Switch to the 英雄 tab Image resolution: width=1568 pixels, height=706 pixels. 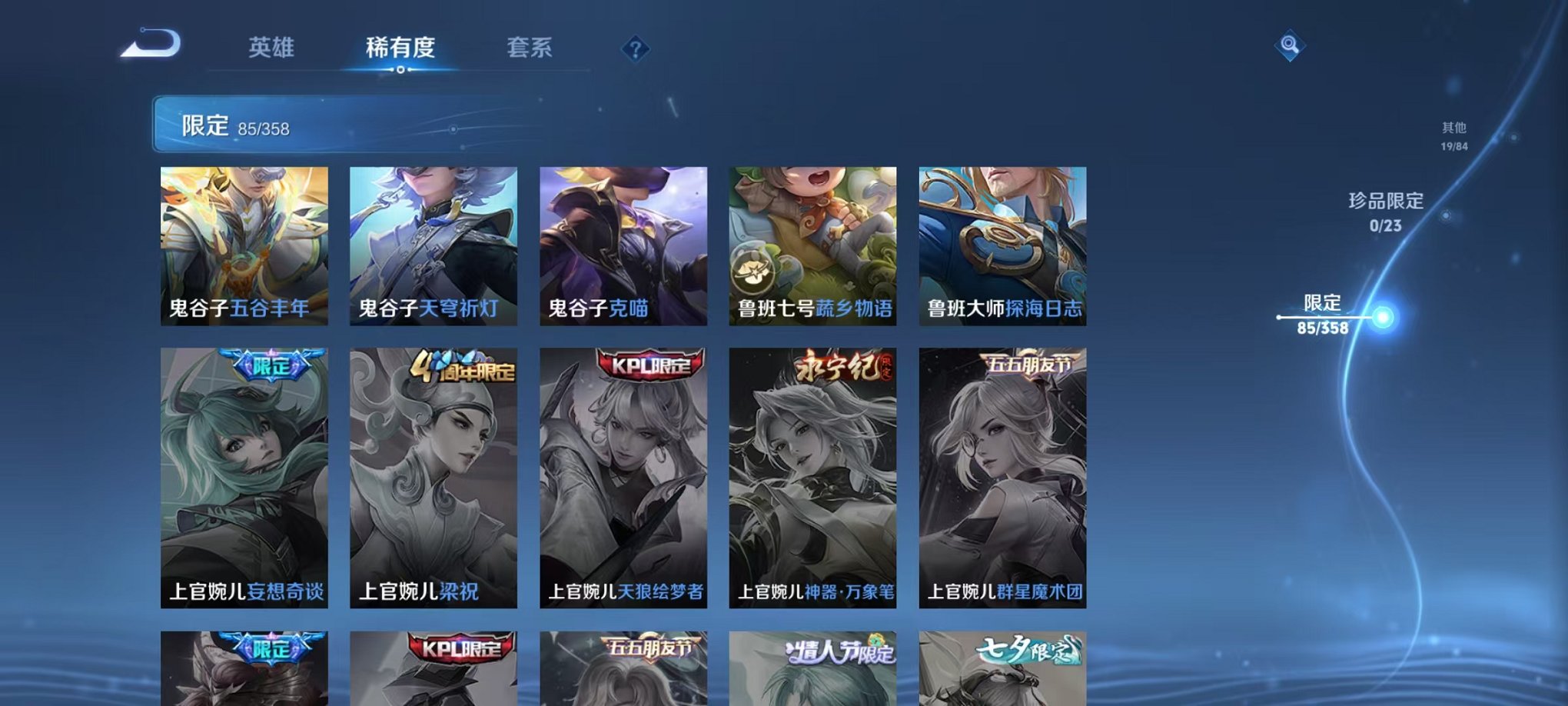(272, 46)
